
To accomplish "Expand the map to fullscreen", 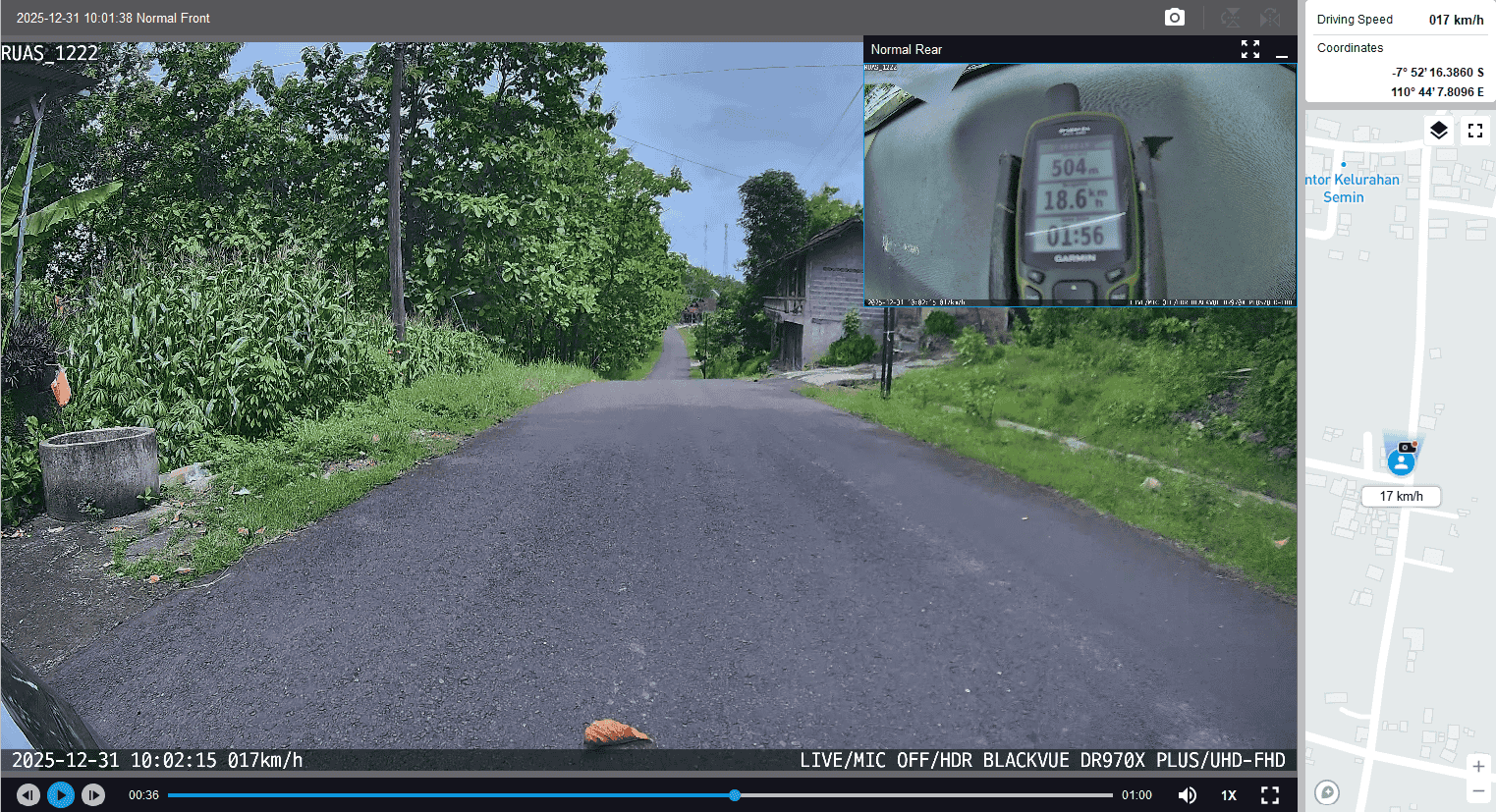I will [1474, 131].
